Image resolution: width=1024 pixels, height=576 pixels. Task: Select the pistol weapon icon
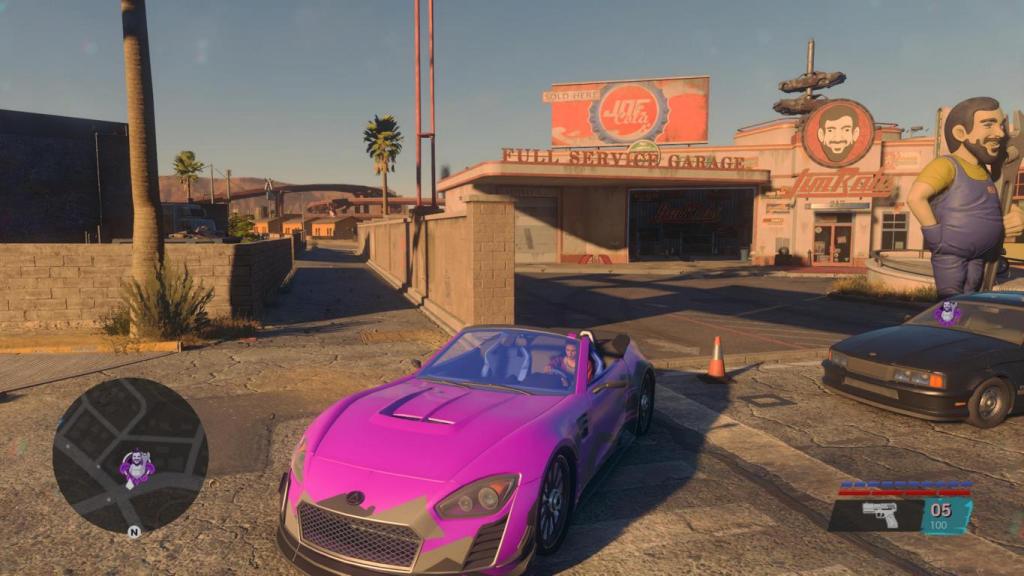click(x=880, y=514)
